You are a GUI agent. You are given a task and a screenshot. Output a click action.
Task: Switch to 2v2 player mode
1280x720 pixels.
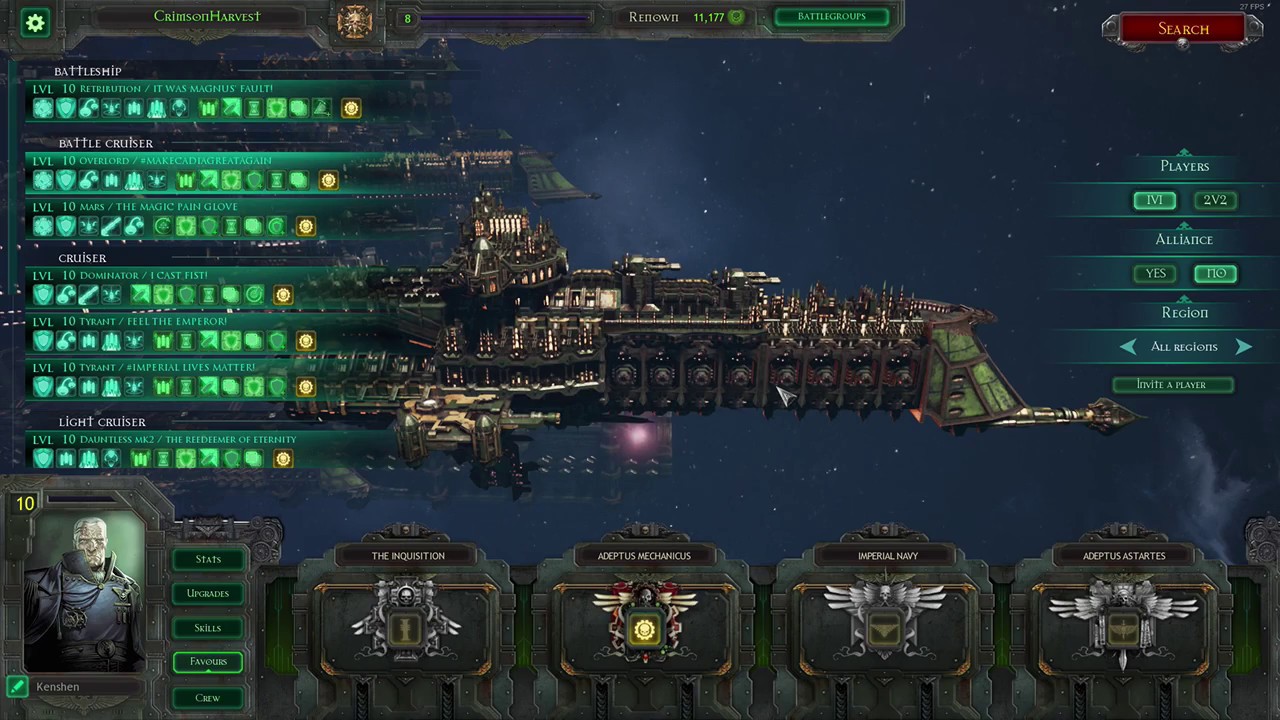click(1215, 200)
